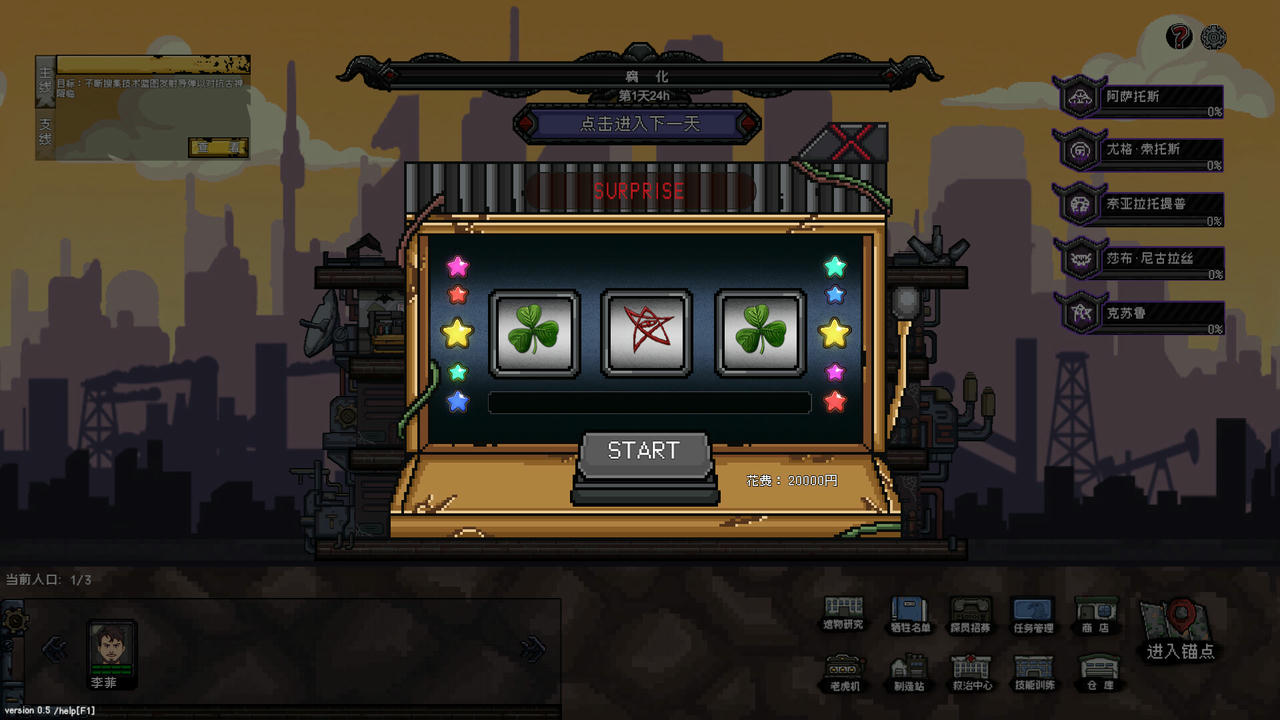Open the 救治中心 treatment center

click(x=970, y=672)
